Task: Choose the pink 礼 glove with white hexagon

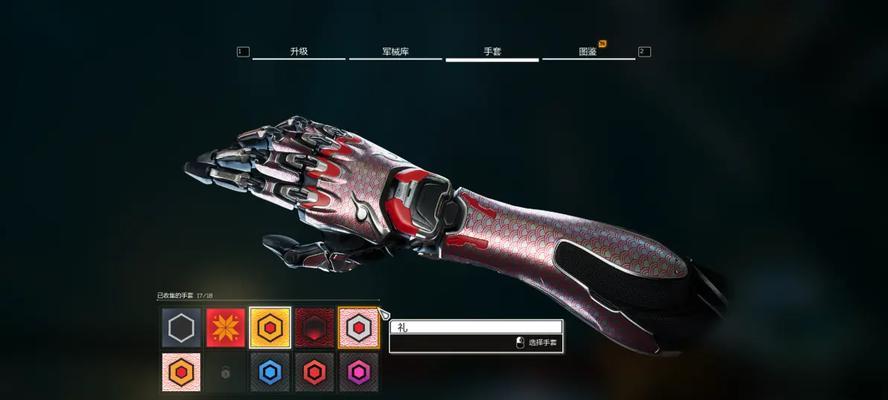Action: pyautogui.click(x=358, y=327)
